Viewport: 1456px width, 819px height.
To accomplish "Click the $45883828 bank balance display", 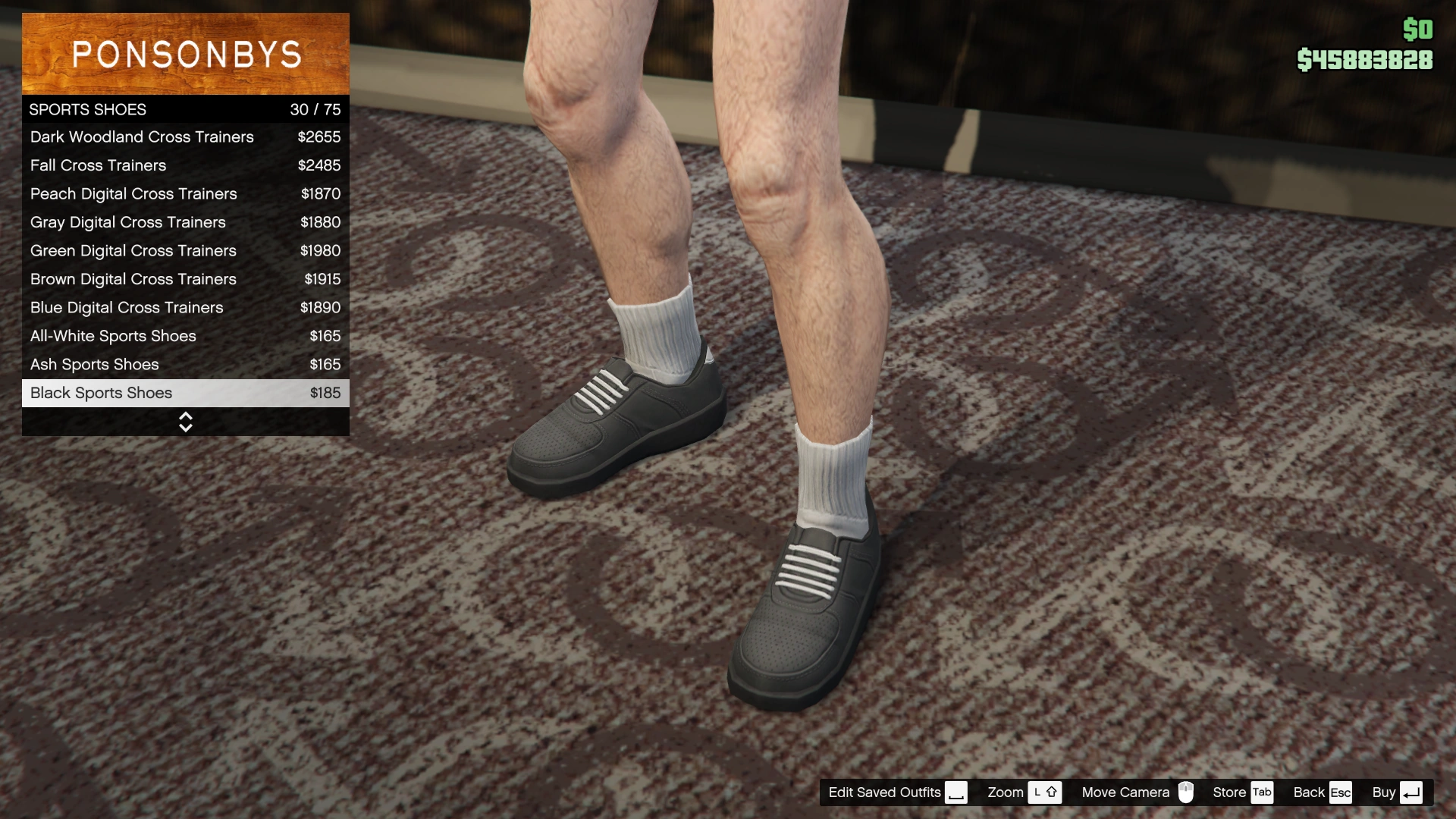I will tap(1363, 59).
